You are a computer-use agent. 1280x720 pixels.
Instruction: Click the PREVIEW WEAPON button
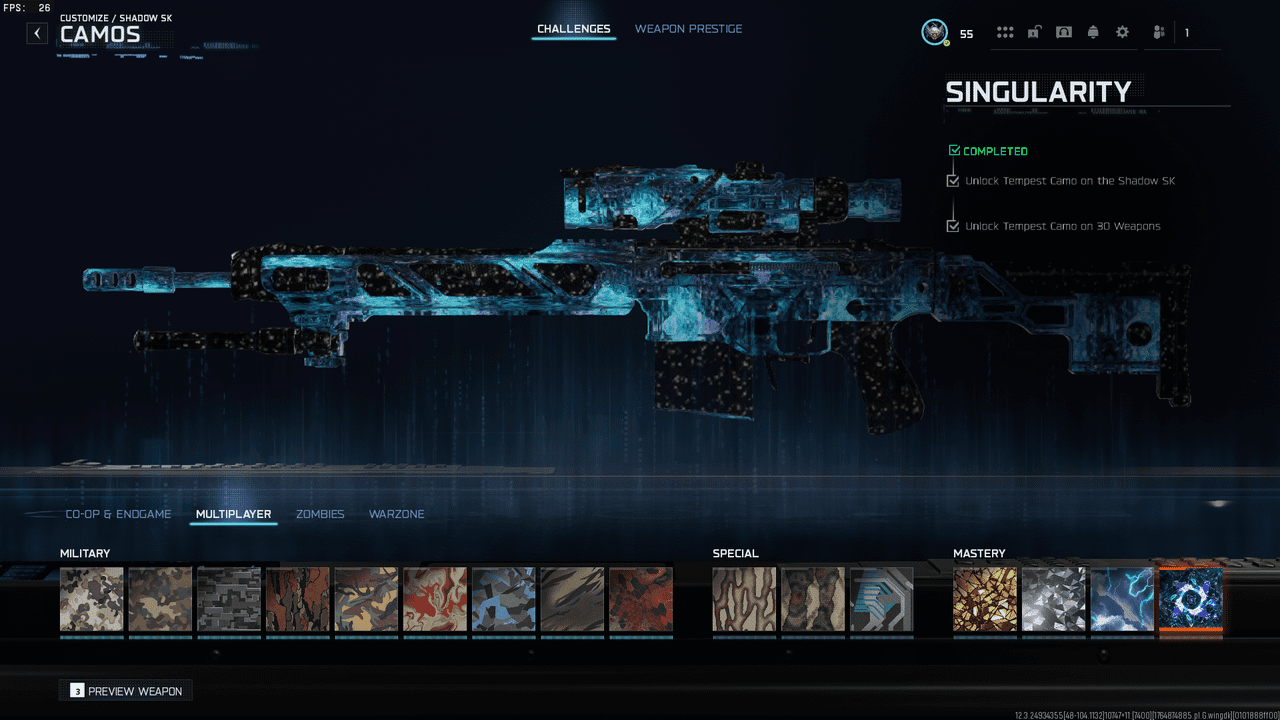click(x=125, y=690)
